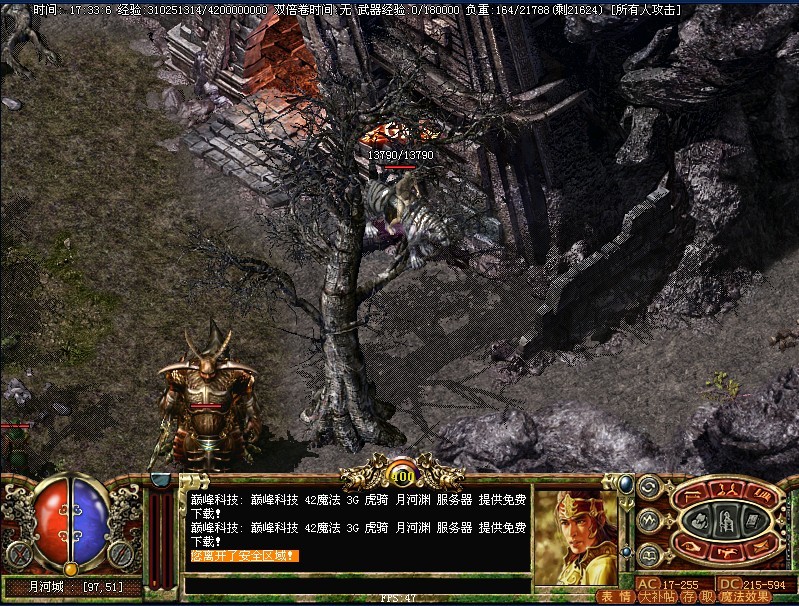Open the 大补贴 button
The image size is (799, 606).
[x=658, y=597]
